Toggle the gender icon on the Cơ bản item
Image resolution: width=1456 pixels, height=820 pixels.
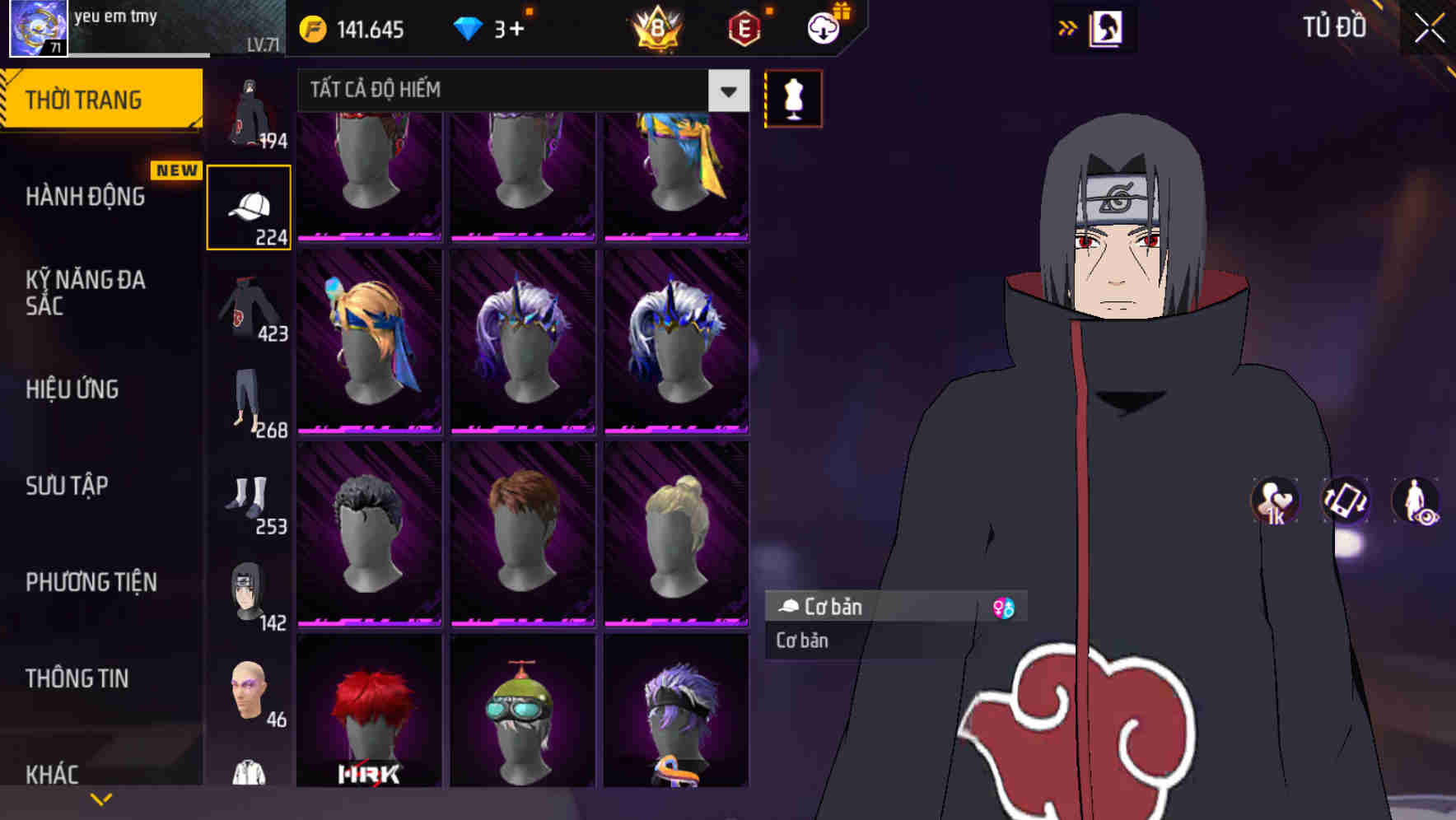click(1004, 607)
